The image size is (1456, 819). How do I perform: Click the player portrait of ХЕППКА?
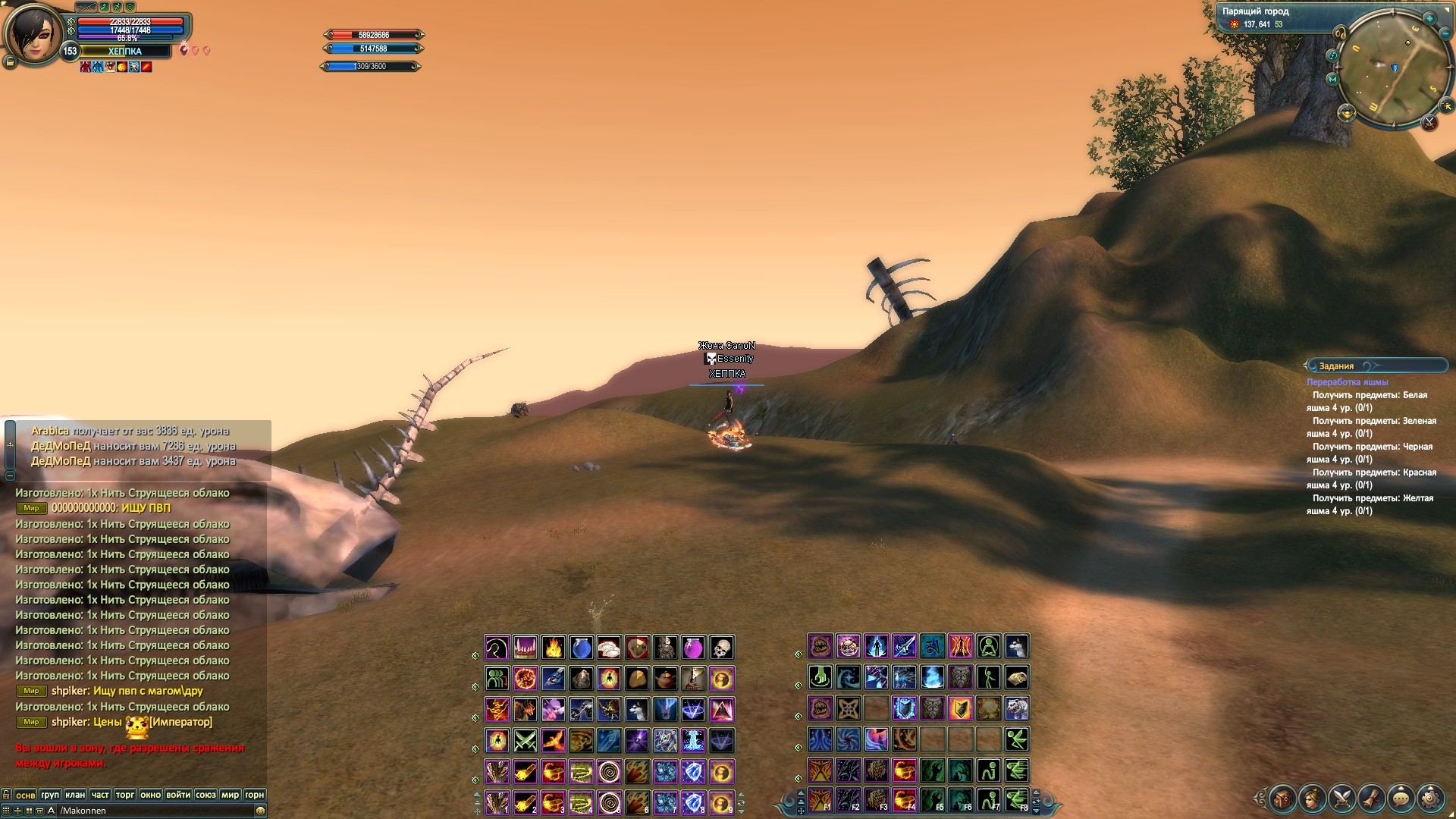pos(33,34)
